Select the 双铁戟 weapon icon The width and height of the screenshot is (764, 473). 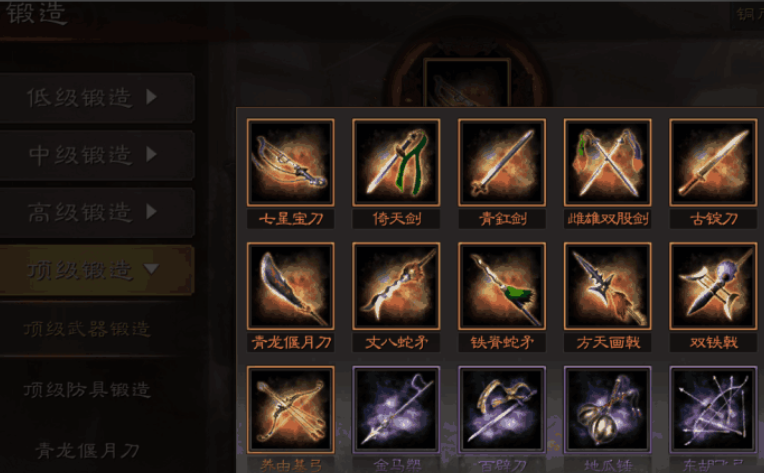(713, 286)
